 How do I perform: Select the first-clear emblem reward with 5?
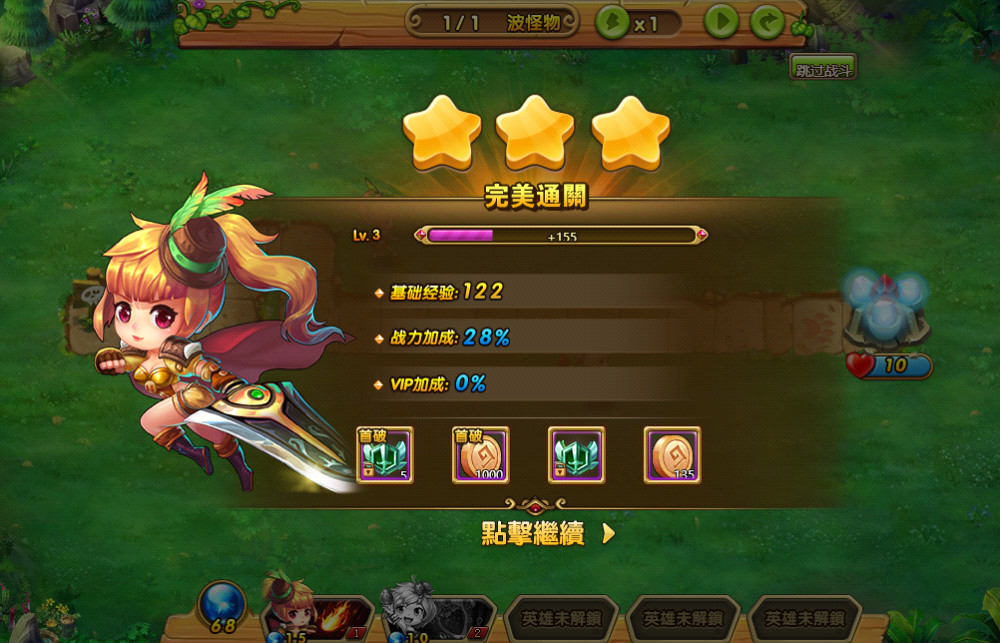[385, 455]
